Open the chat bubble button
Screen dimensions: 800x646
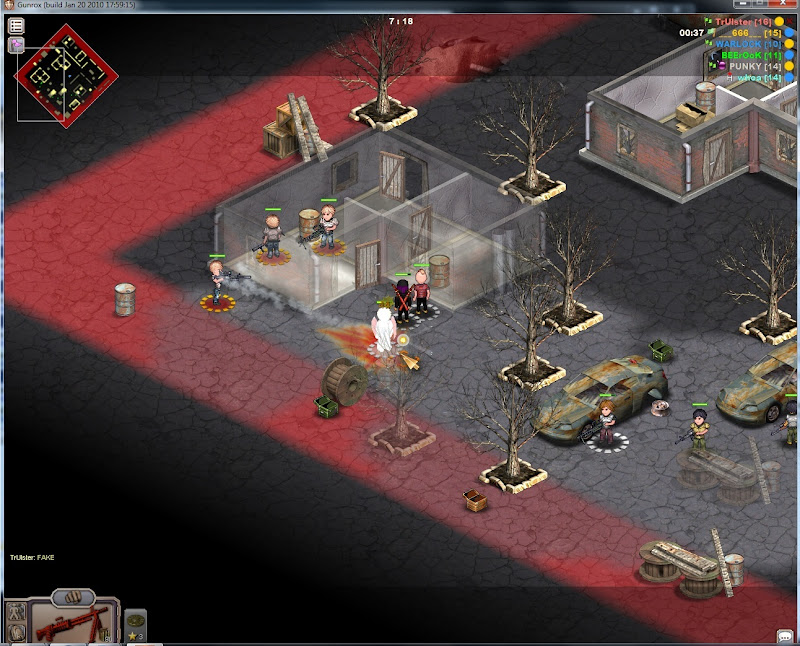click(x=785, y=636)
